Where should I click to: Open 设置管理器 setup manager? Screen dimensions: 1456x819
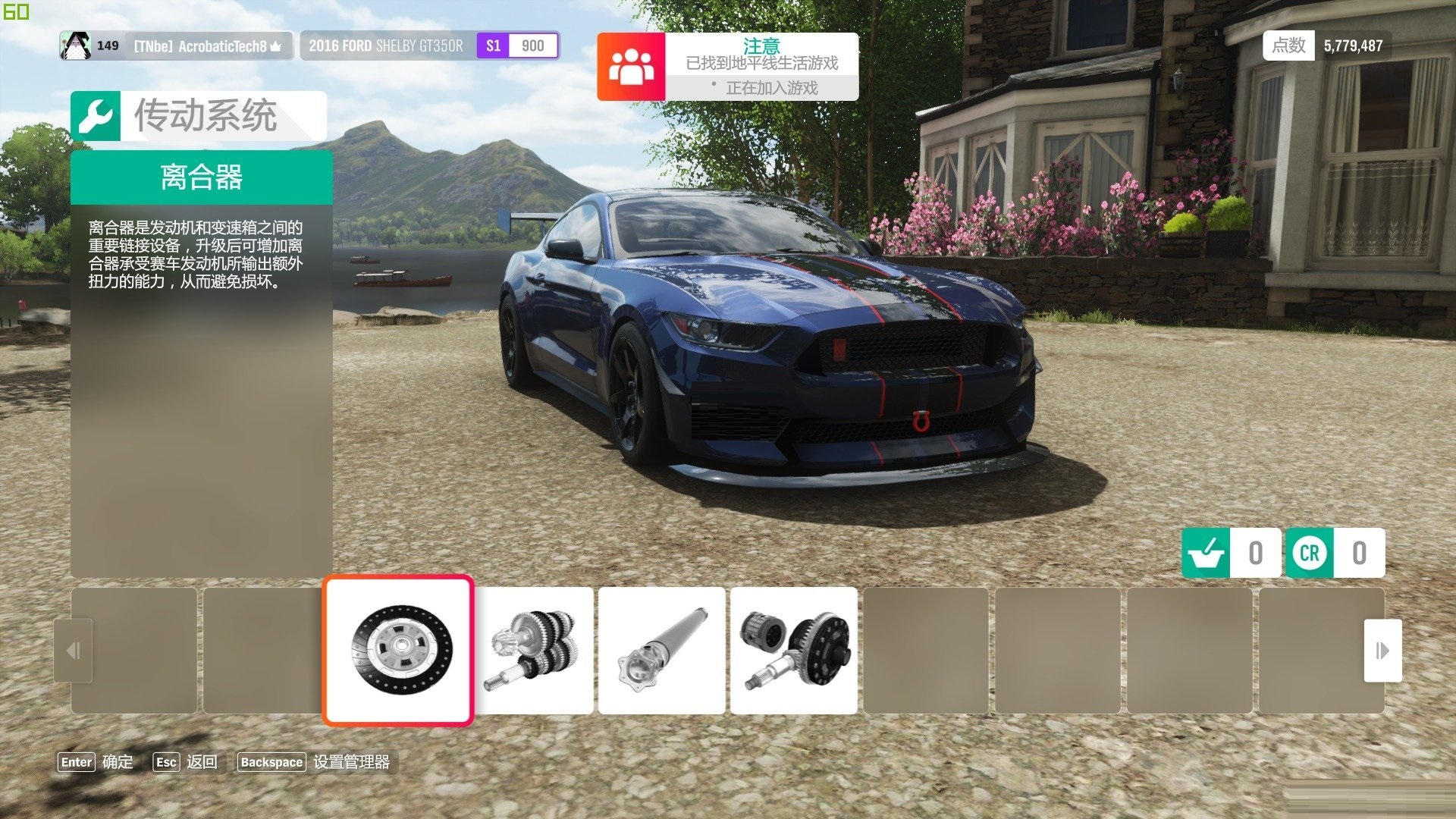[314, 762]
